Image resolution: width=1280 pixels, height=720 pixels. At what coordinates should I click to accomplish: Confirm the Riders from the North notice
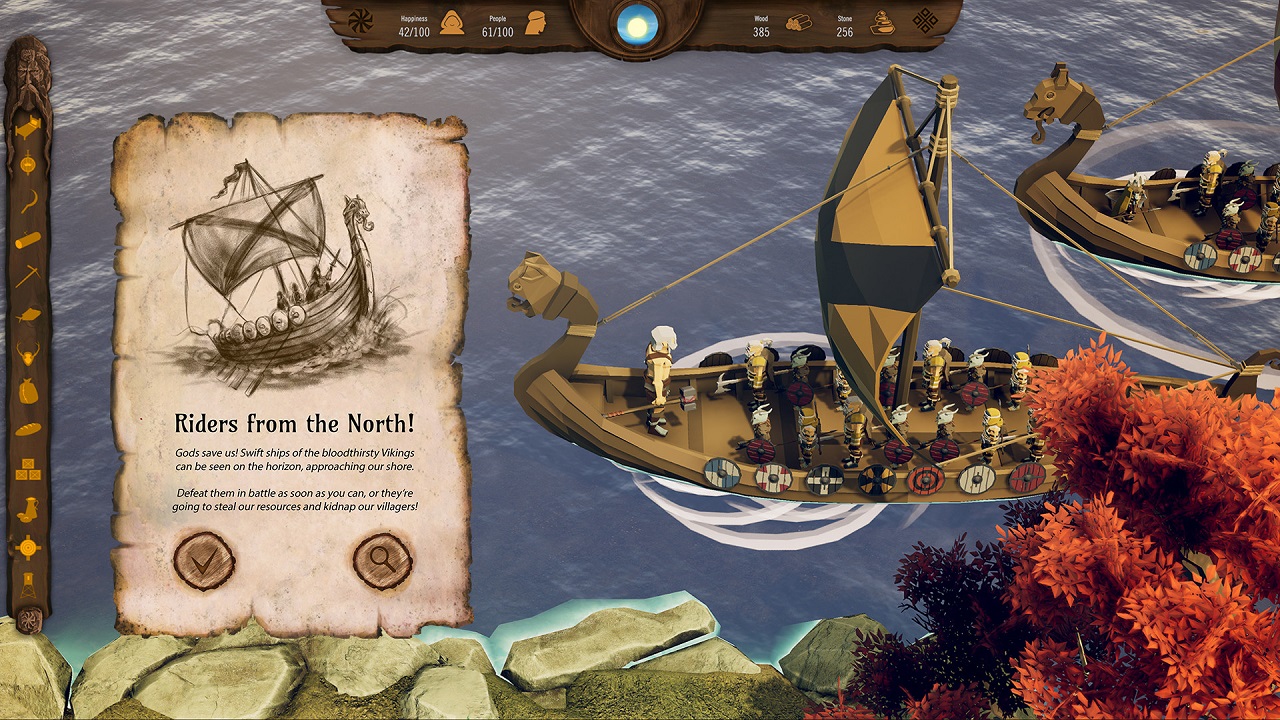(204, 560)
